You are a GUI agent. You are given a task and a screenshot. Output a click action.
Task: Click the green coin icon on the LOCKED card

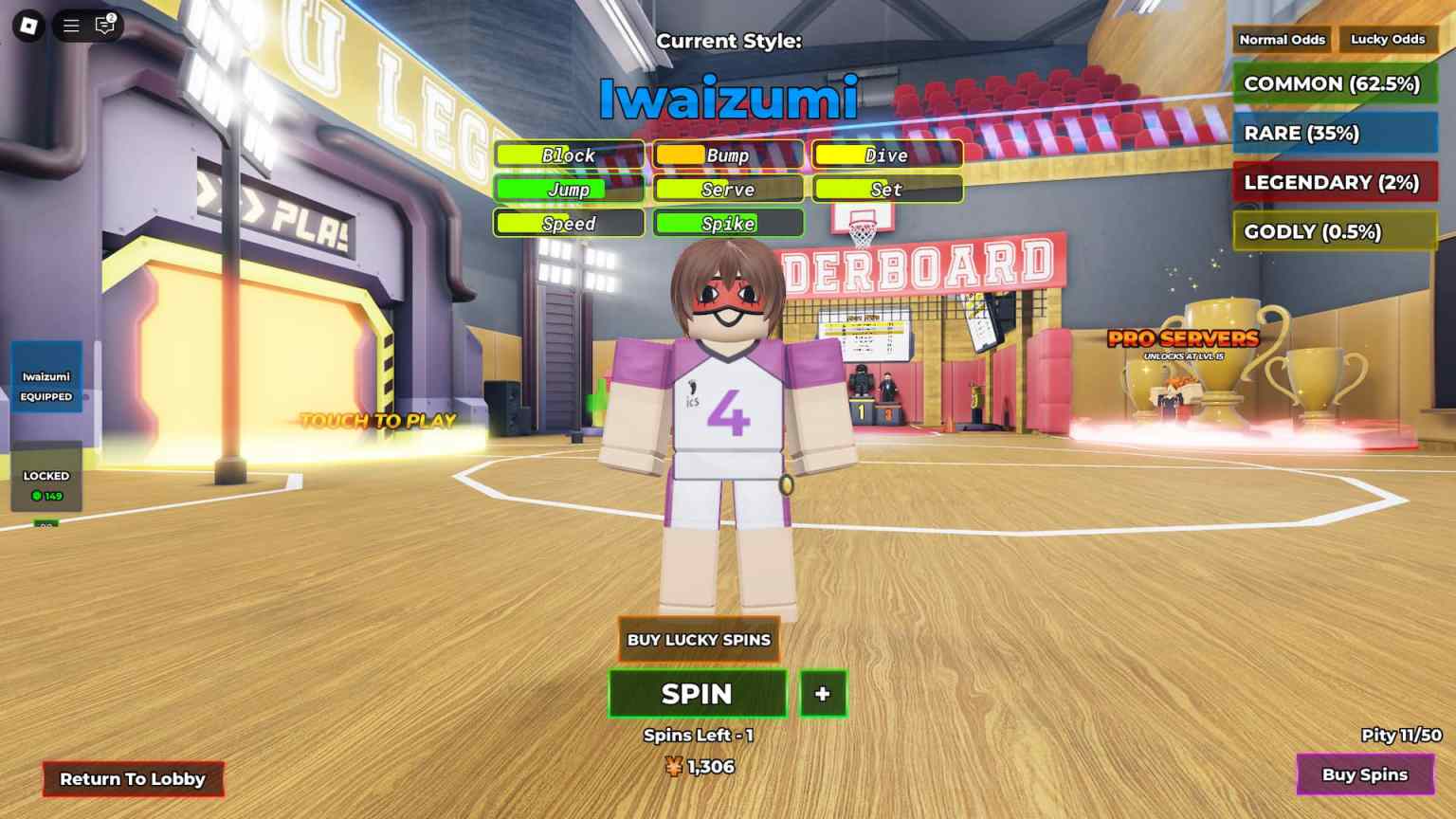(x=38, y=494)
